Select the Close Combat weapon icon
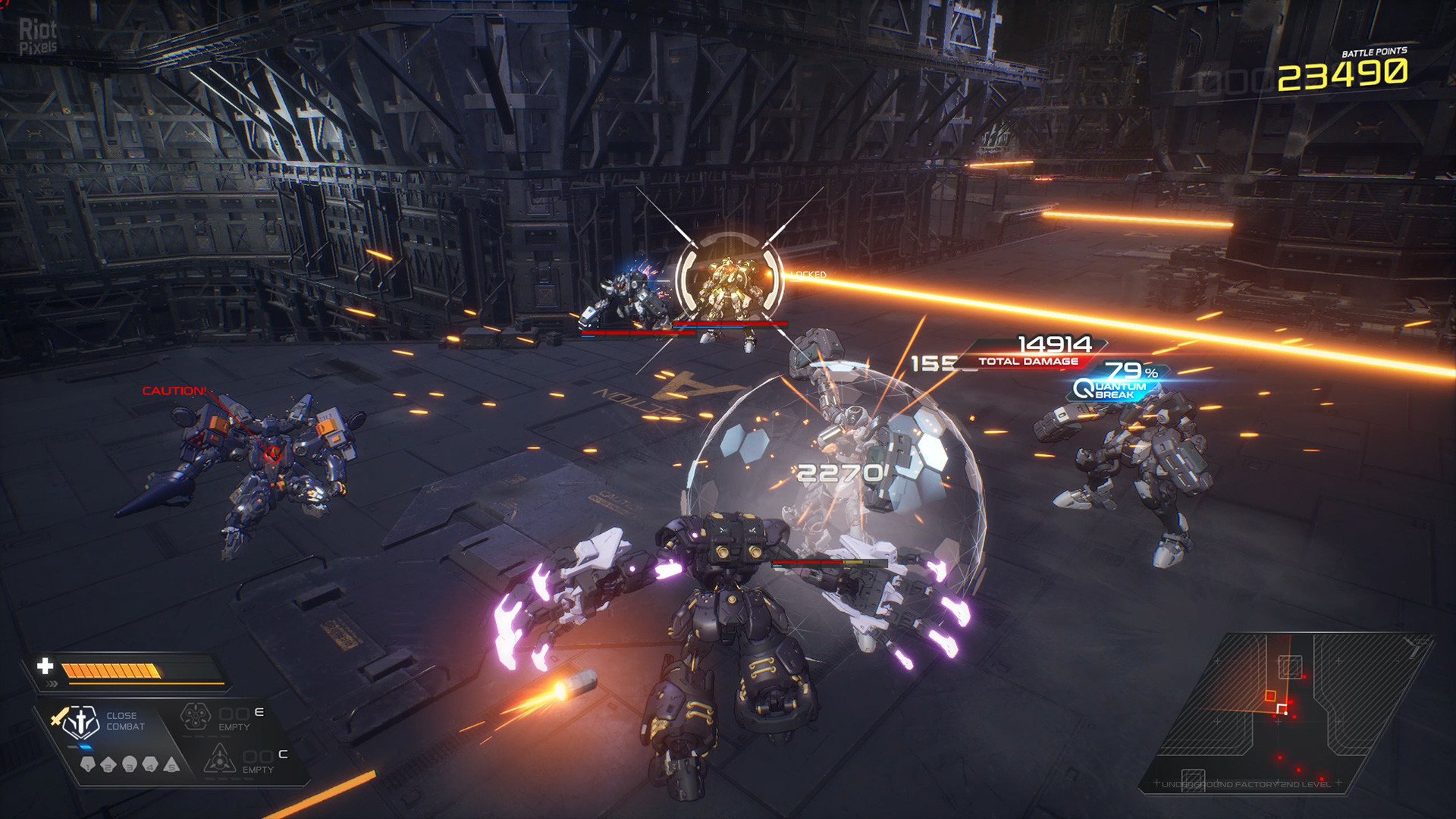 (79, 722)
